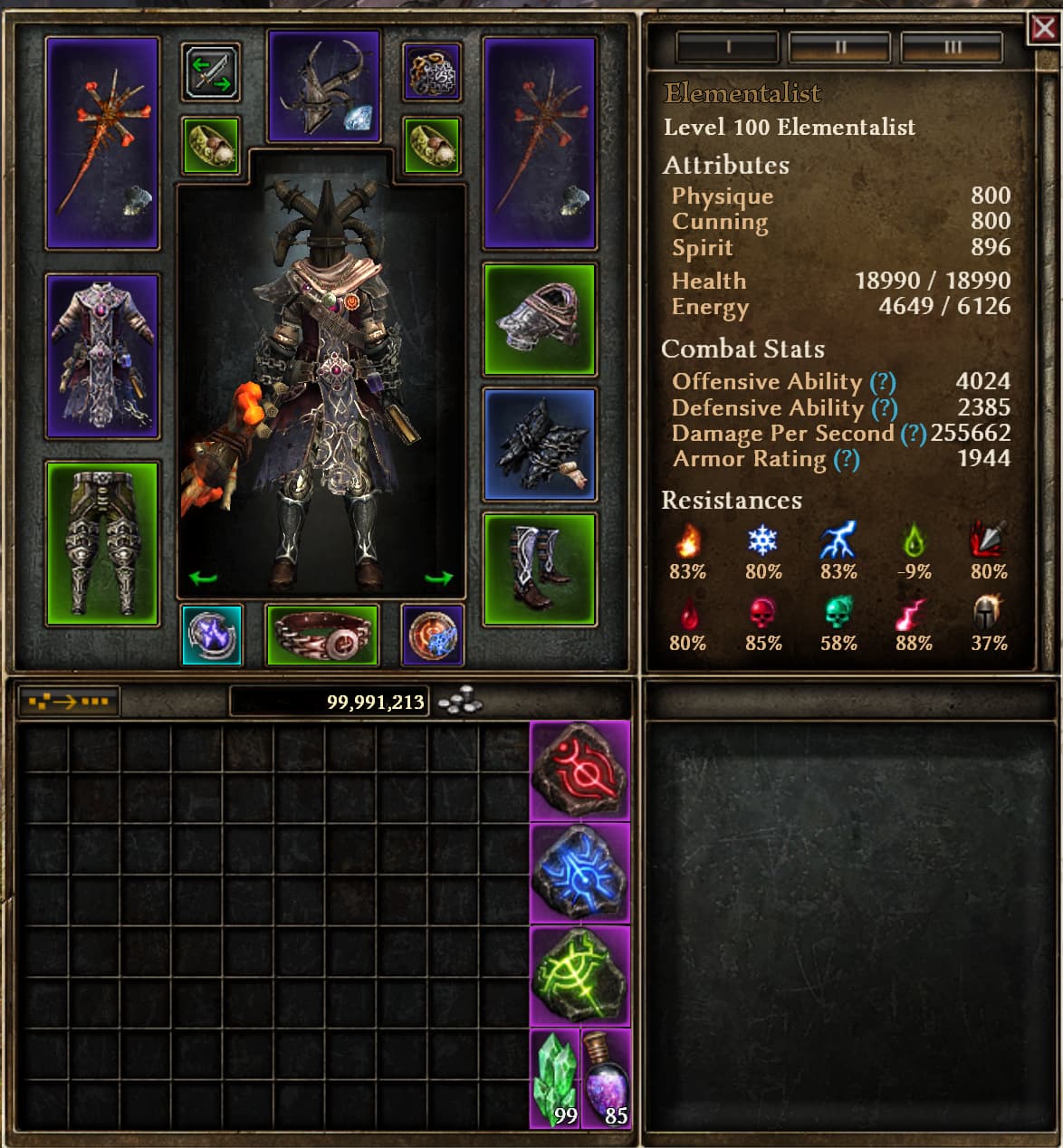
Task: Rotate character with the right green arrow
Action: click(x=439, y=578)
